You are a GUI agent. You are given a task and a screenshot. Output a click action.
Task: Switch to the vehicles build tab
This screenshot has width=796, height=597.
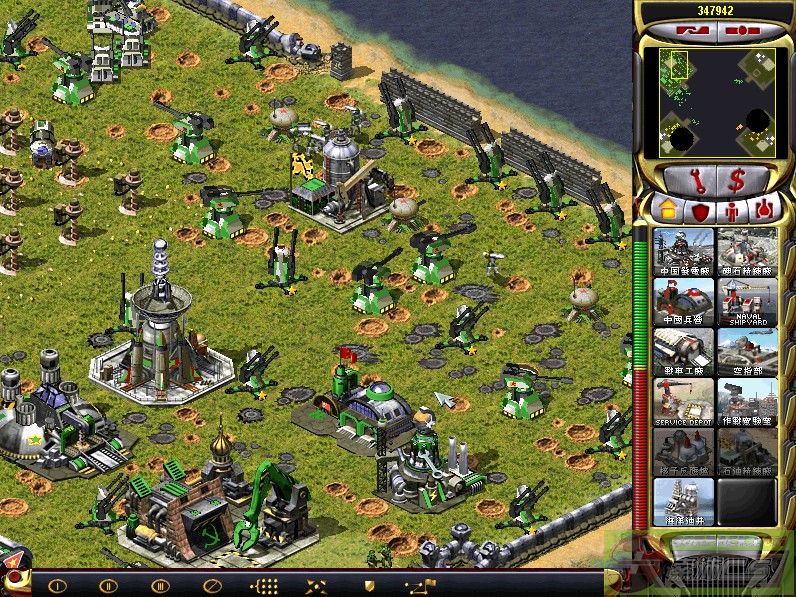765,209
